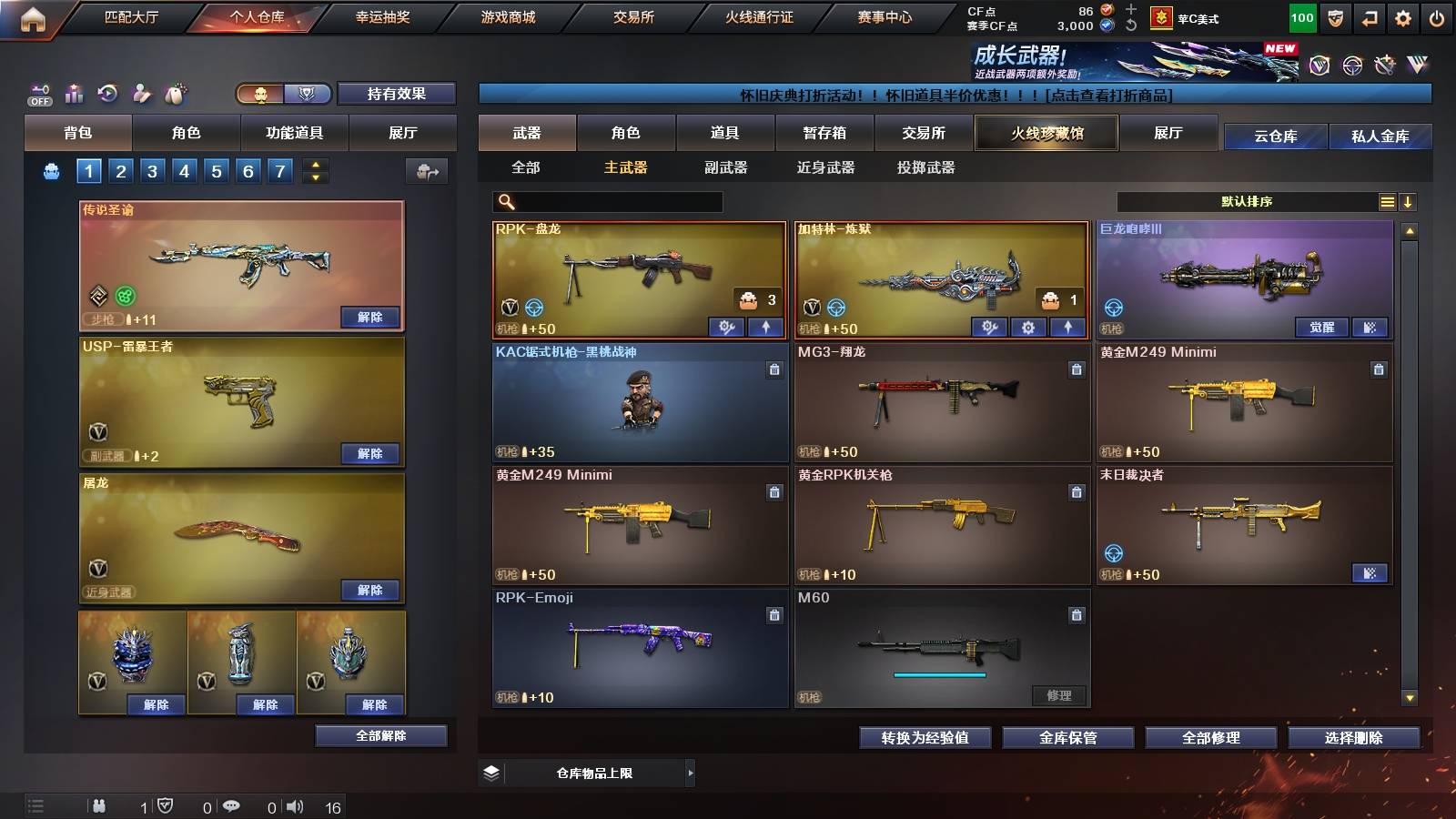Screen dimensions: 1456x819
Task: Click the circular replay icon in left toolbar
Action: pyautogui.click(x=108, y=94)
